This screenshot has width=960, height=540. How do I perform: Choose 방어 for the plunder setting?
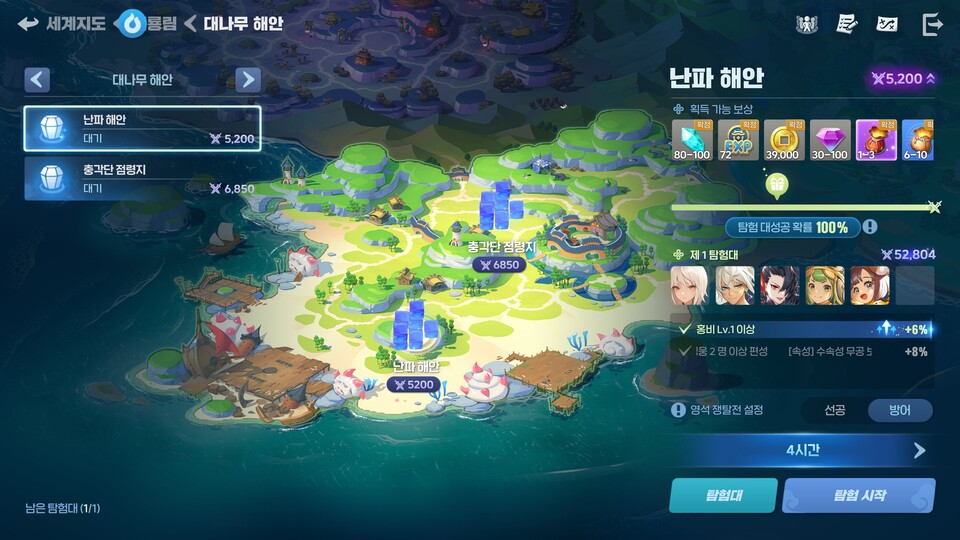899,410
